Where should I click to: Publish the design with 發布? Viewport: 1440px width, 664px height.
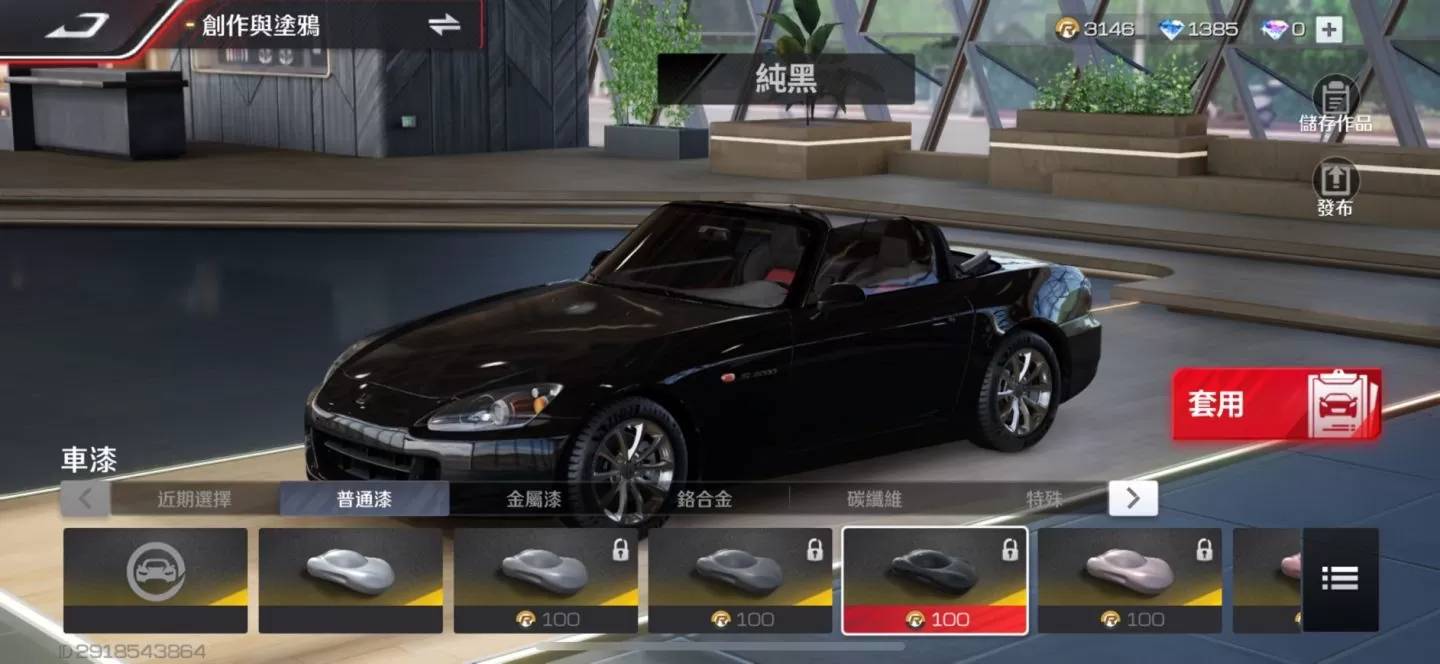[1335, 188]
